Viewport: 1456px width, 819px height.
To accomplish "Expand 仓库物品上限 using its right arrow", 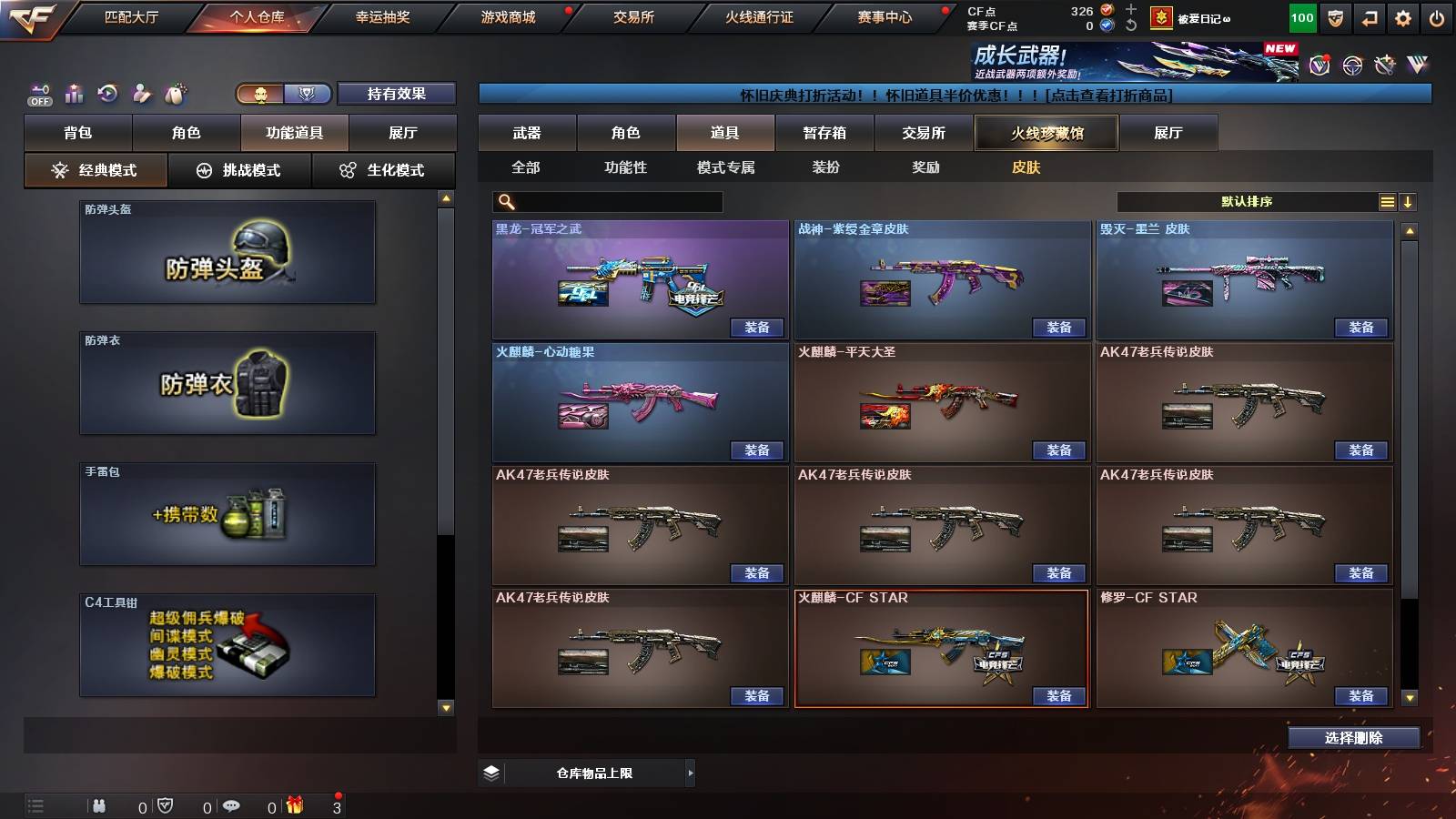I will click(690, 772).
